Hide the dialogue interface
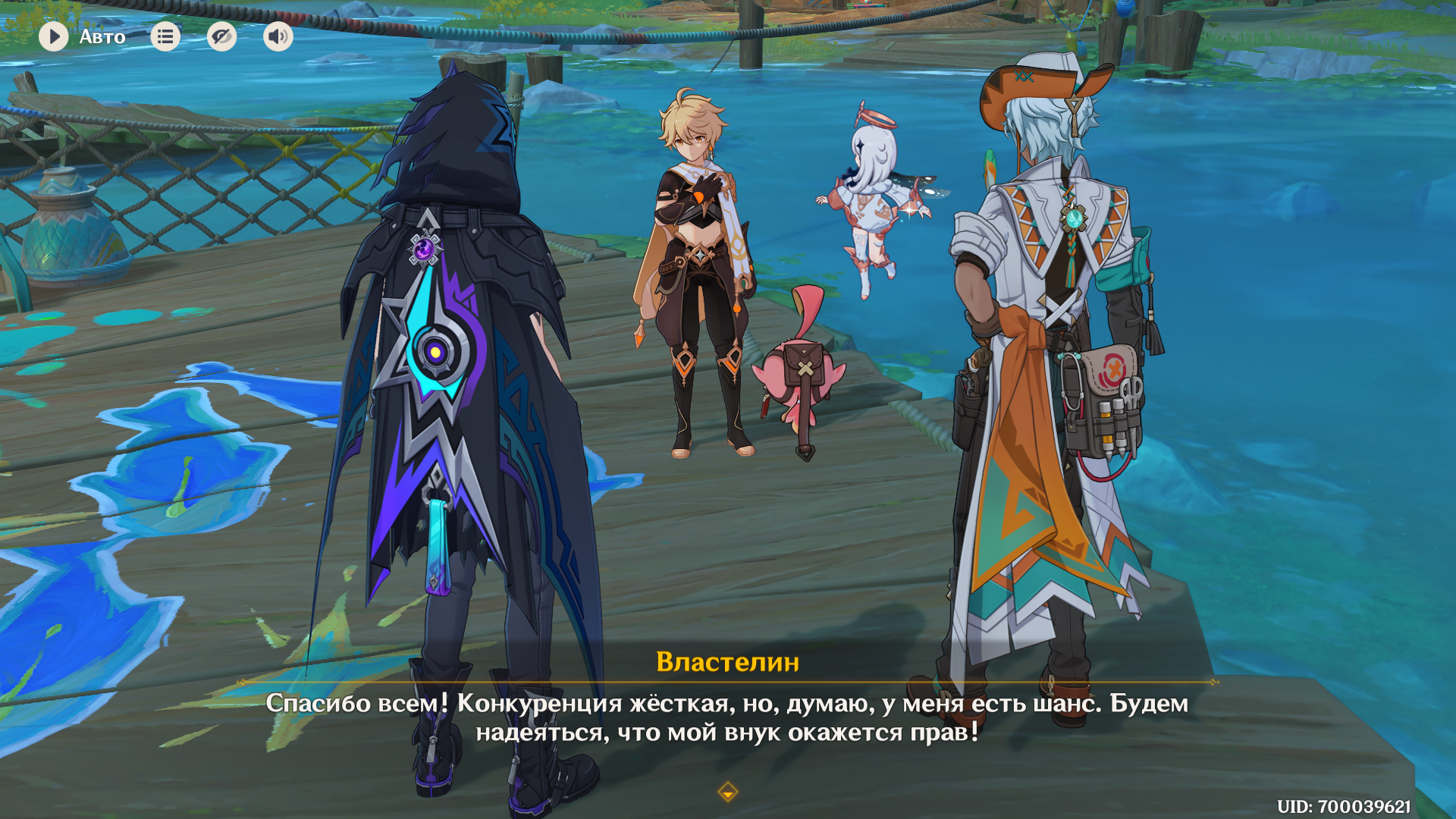The image size is (1456, 819). (x=221, y=36)
